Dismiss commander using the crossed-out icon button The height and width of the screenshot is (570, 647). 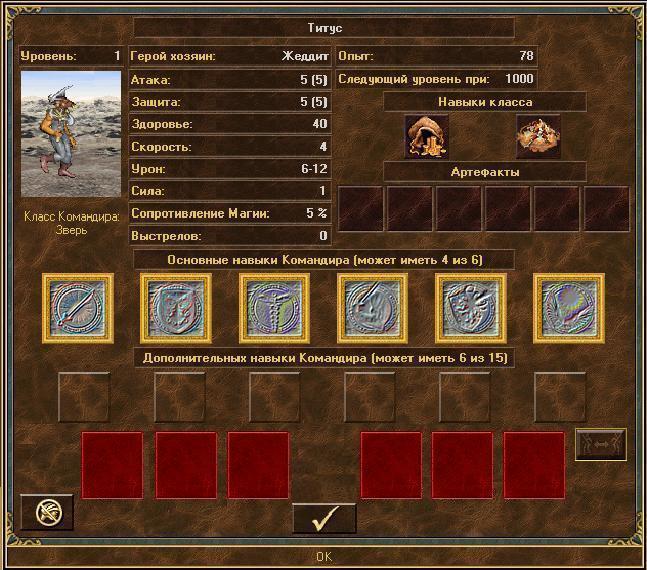[47, 513]
